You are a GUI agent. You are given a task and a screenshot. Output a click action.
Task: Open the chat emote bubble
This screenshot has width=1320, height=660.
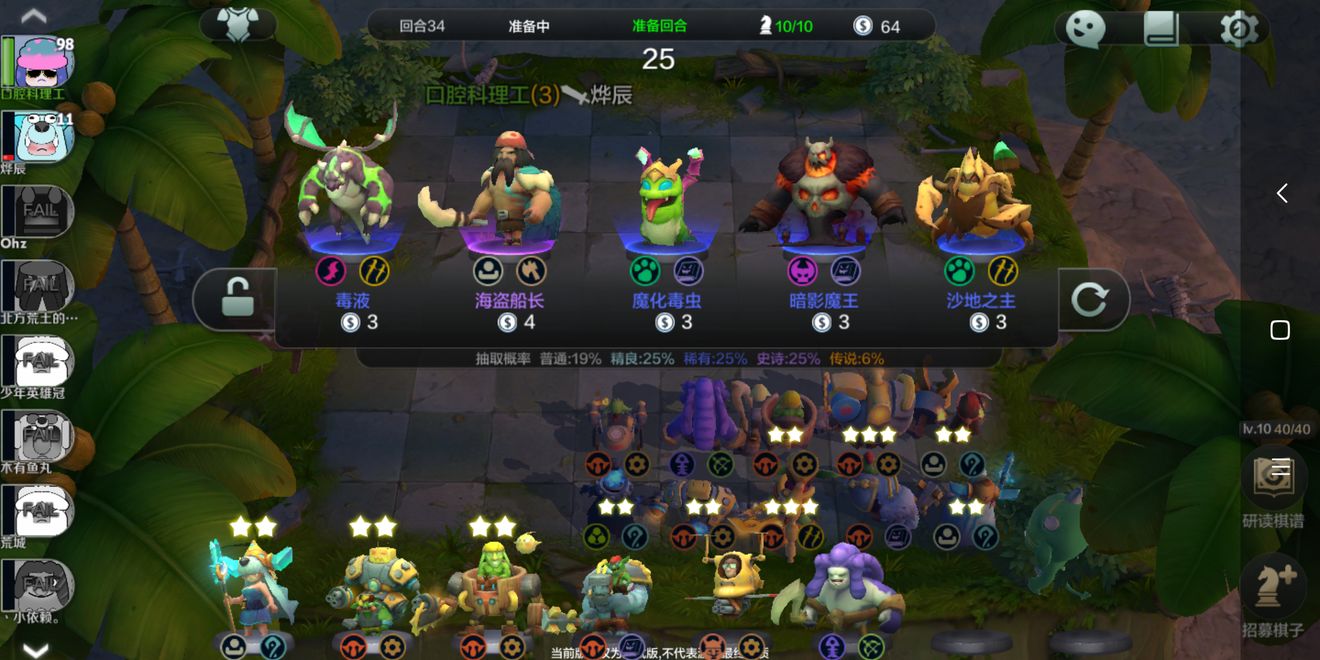[x=1084, y=29]
